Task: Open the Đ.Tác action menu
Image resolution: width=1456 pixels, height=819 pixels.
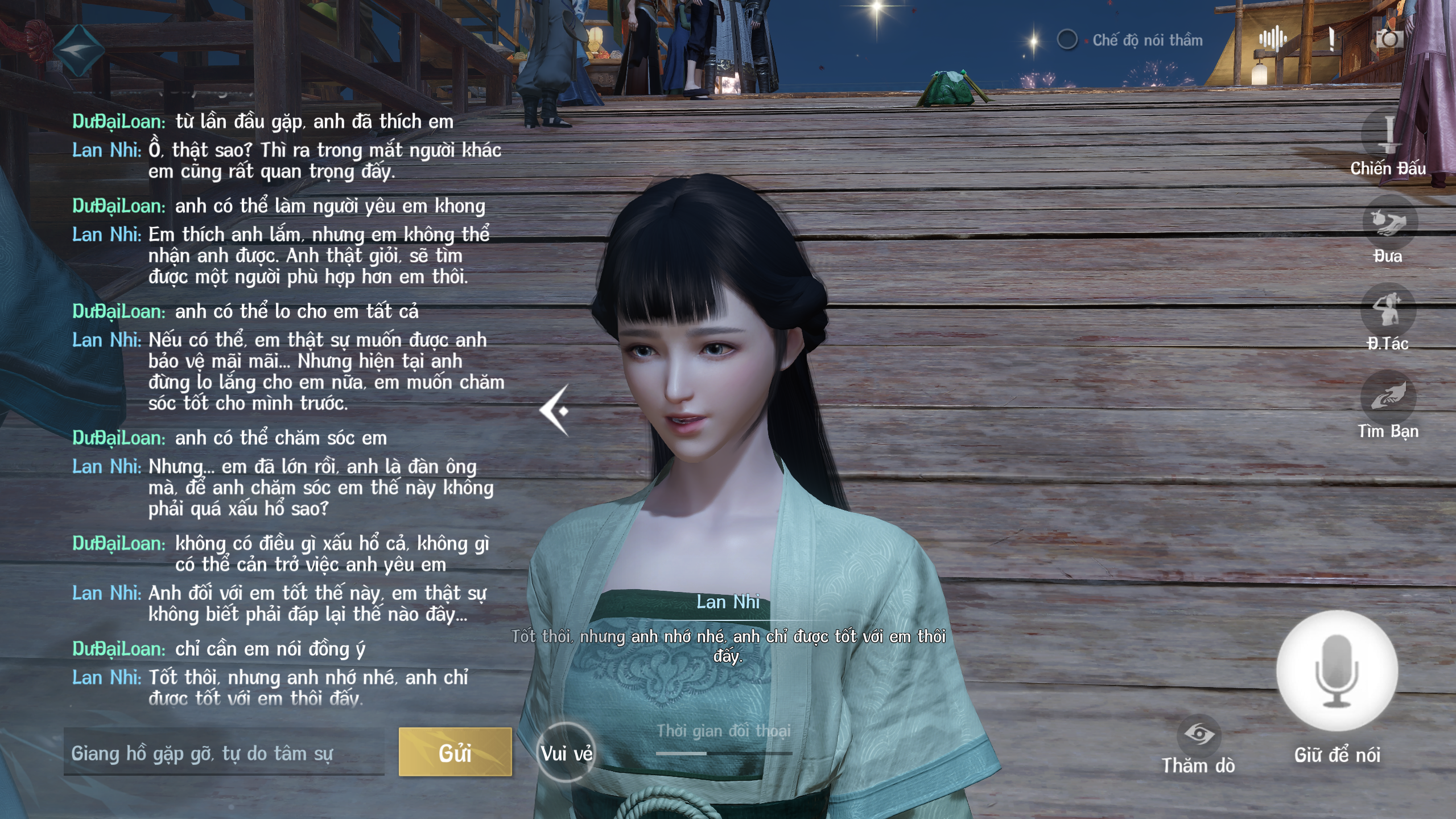Action: point(1387,311)
